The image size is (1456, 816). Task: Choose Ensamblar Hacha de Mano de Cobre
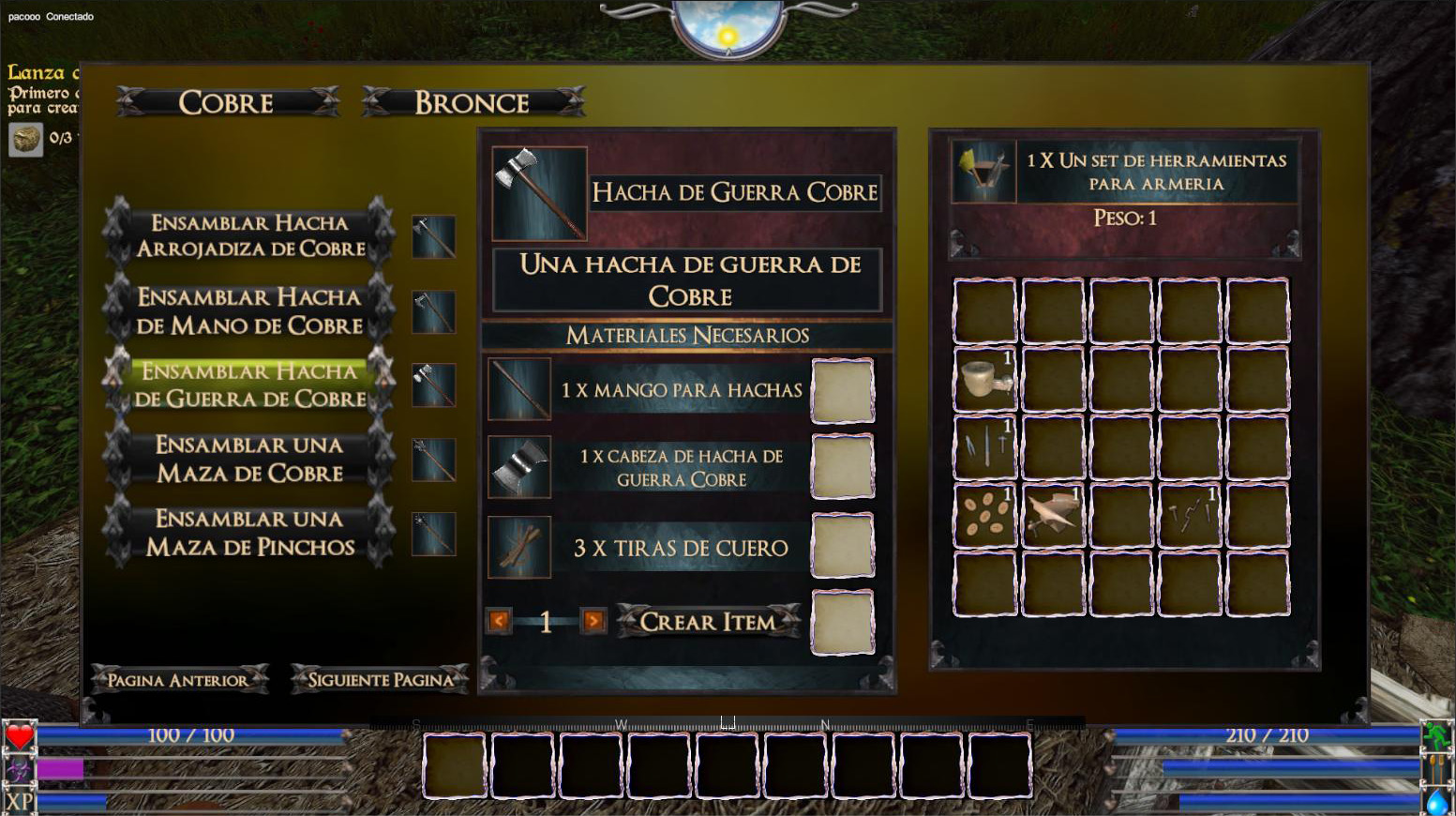pyautogui.click(x=249, y=310)
